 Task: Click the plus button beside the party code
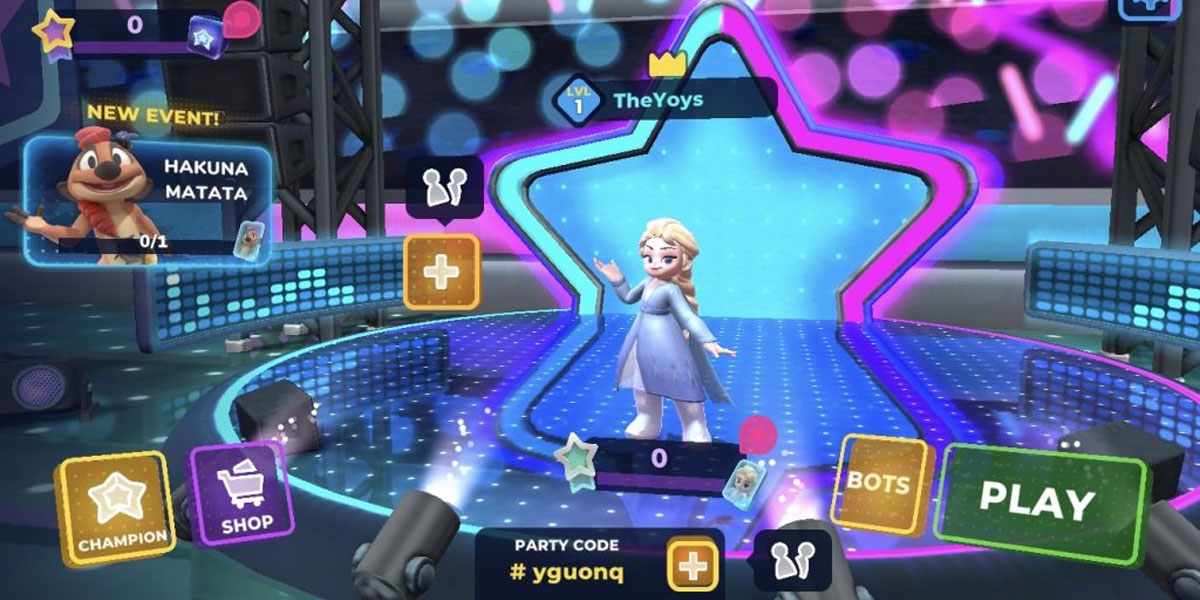(692, 567)
